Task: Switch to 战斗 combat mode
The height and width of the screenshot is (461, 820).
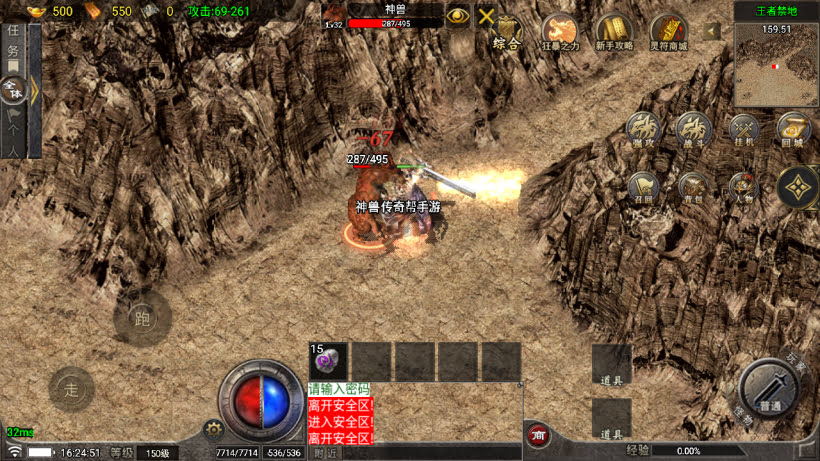Action: pyautogui.click(x=692, y=130)
